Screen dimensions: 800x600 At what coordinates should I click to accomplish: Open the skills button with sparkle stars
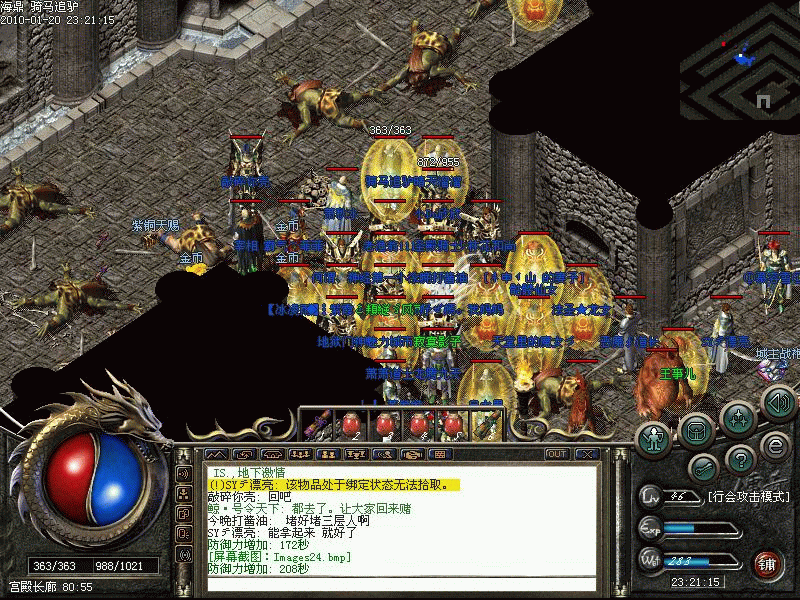737,418
